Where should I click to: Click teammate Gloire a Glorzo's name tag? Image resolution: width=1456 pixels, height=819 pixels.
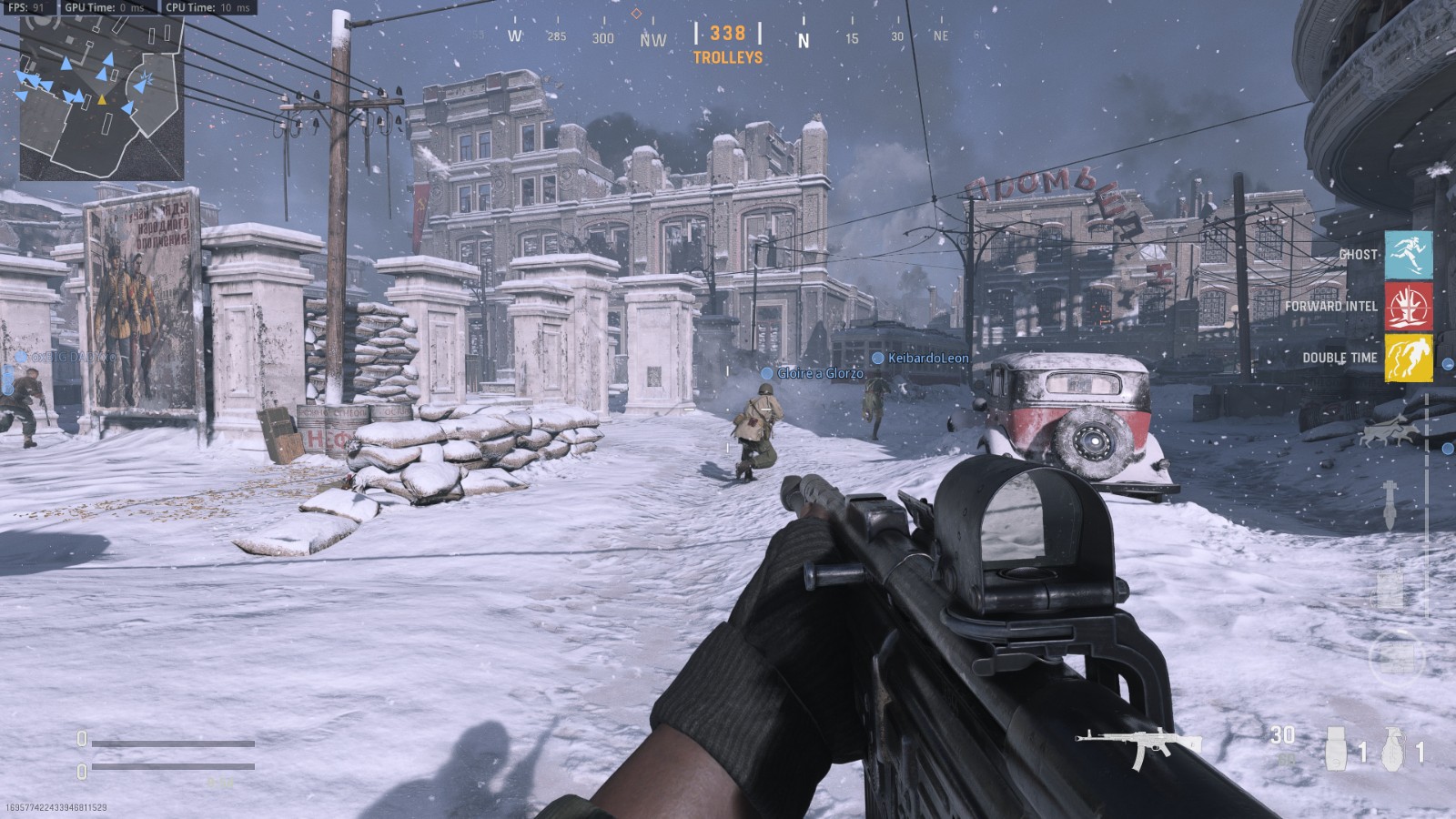click(819, 373)
